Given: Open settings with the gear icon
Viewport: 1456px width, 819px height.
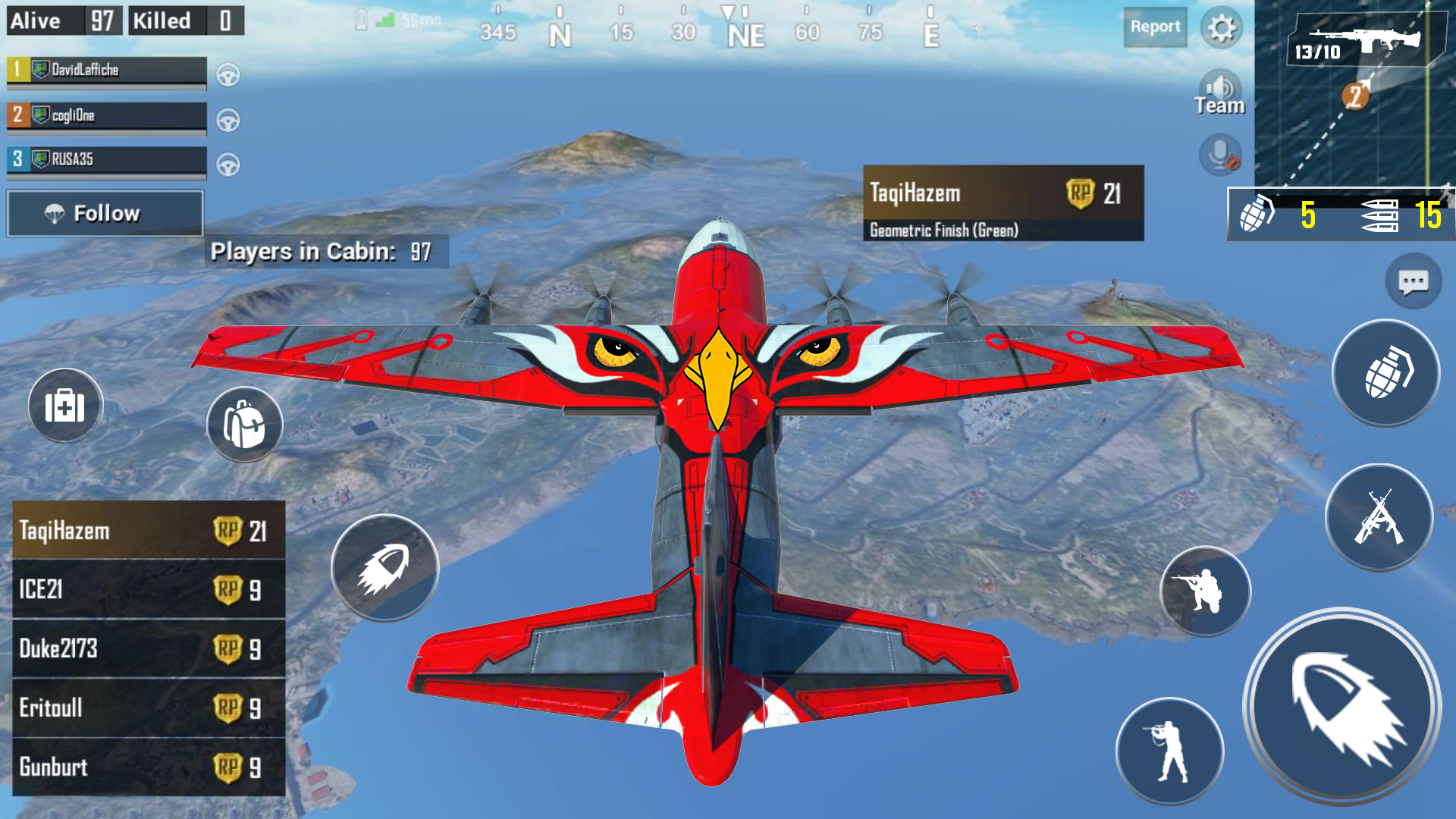Looking at the screenshot, I should pyautogui.click(x=1221, y=29).
